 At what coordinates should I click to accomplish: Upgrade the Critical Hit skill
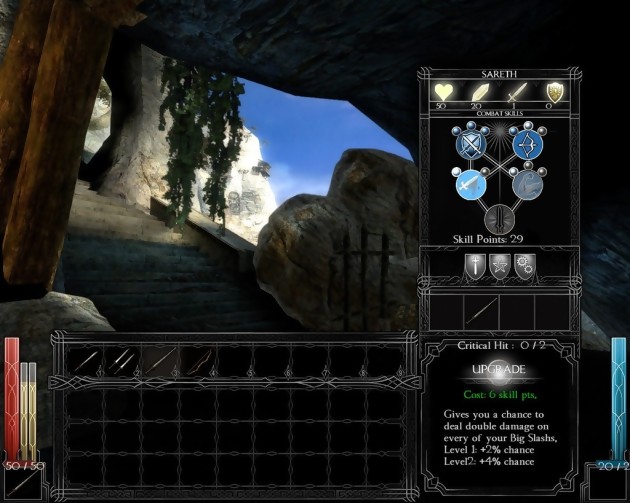[497, 370]
